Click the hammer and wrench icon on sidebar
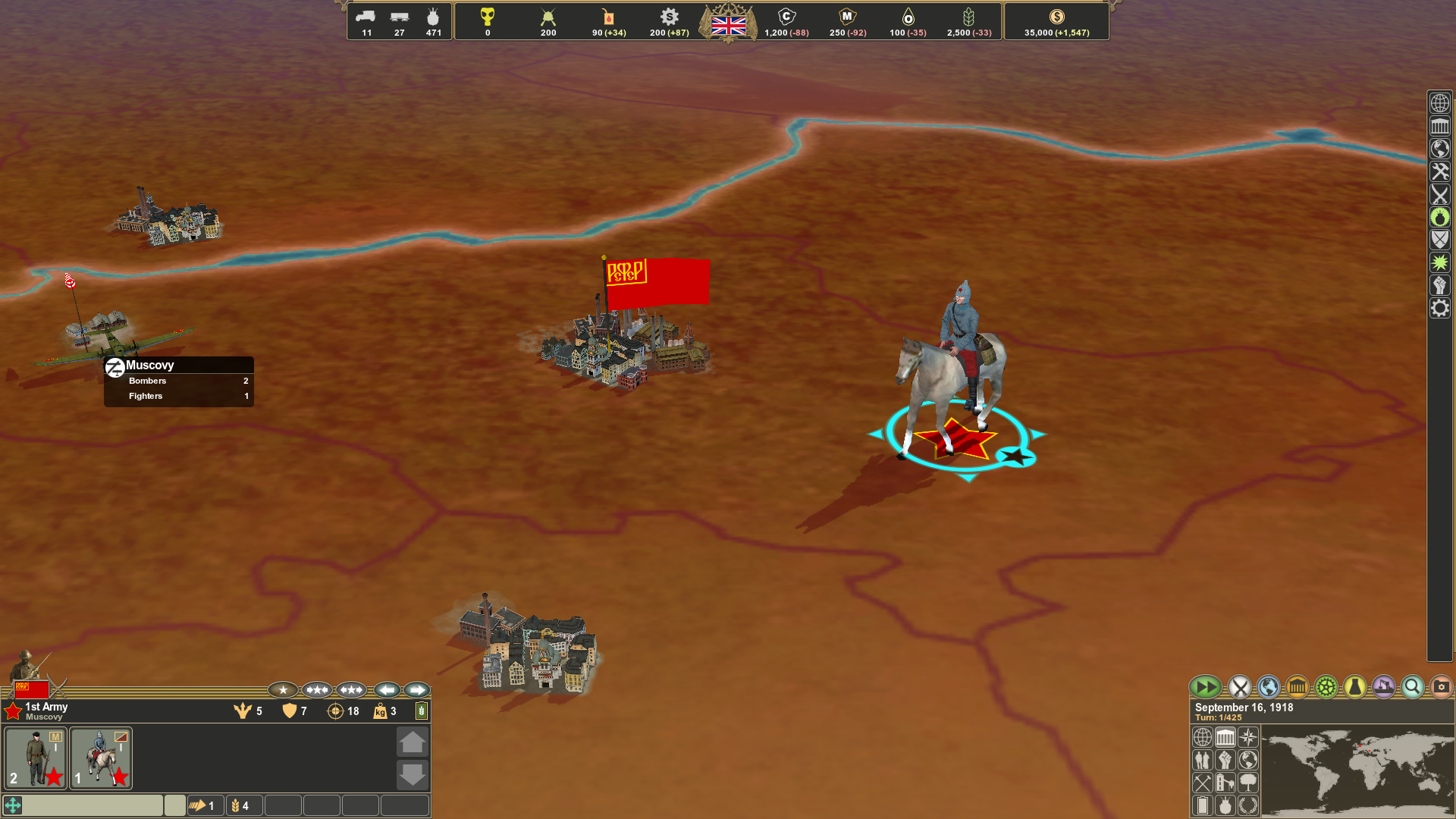Screen dimensions: 1456x819 [1439, 171]
